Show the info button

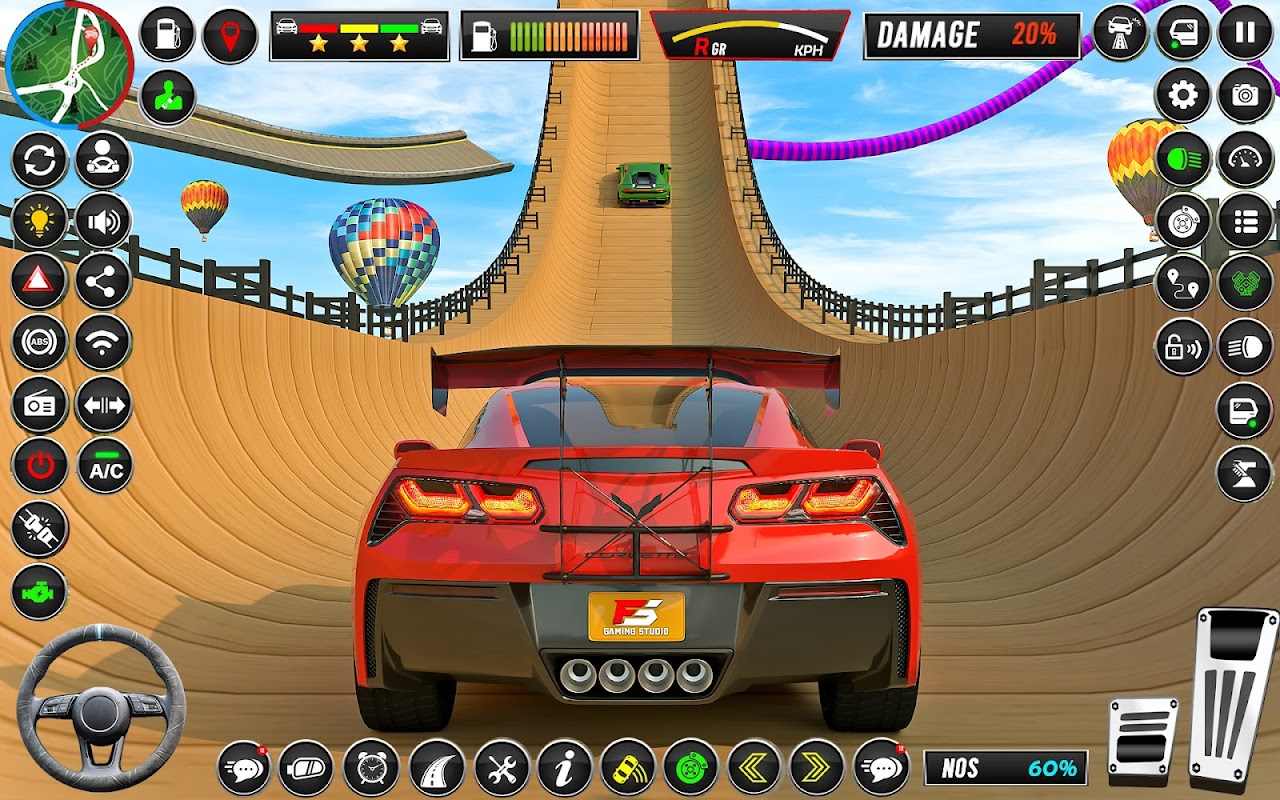click(x=564, y=768)
